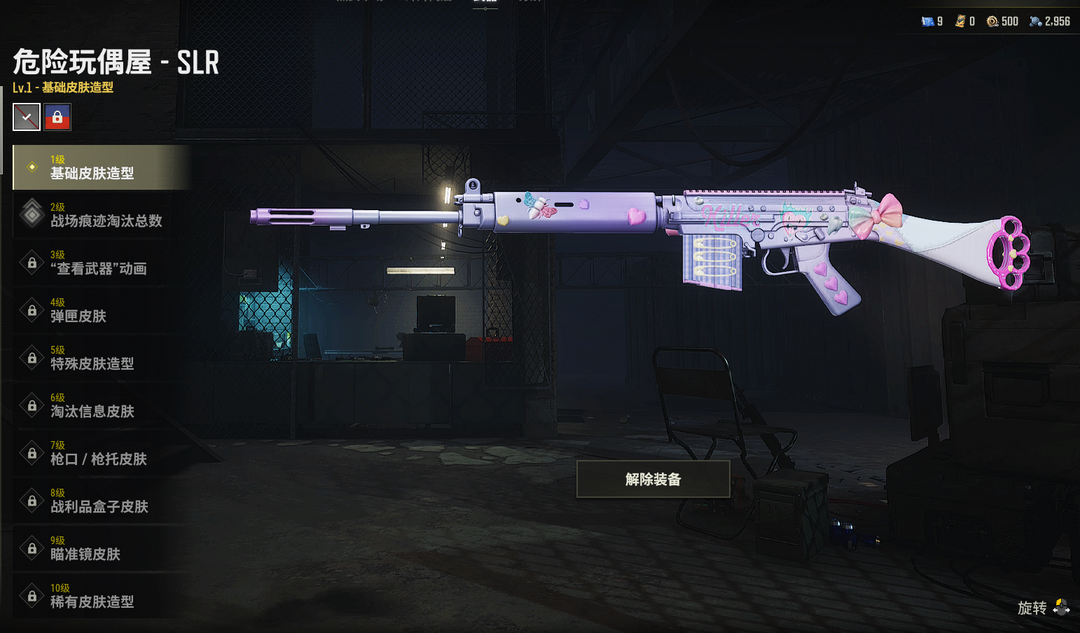Choose the 10级 稀有皮肤造型 entry
Screen dimensions: 1080x633
point(100,596)
